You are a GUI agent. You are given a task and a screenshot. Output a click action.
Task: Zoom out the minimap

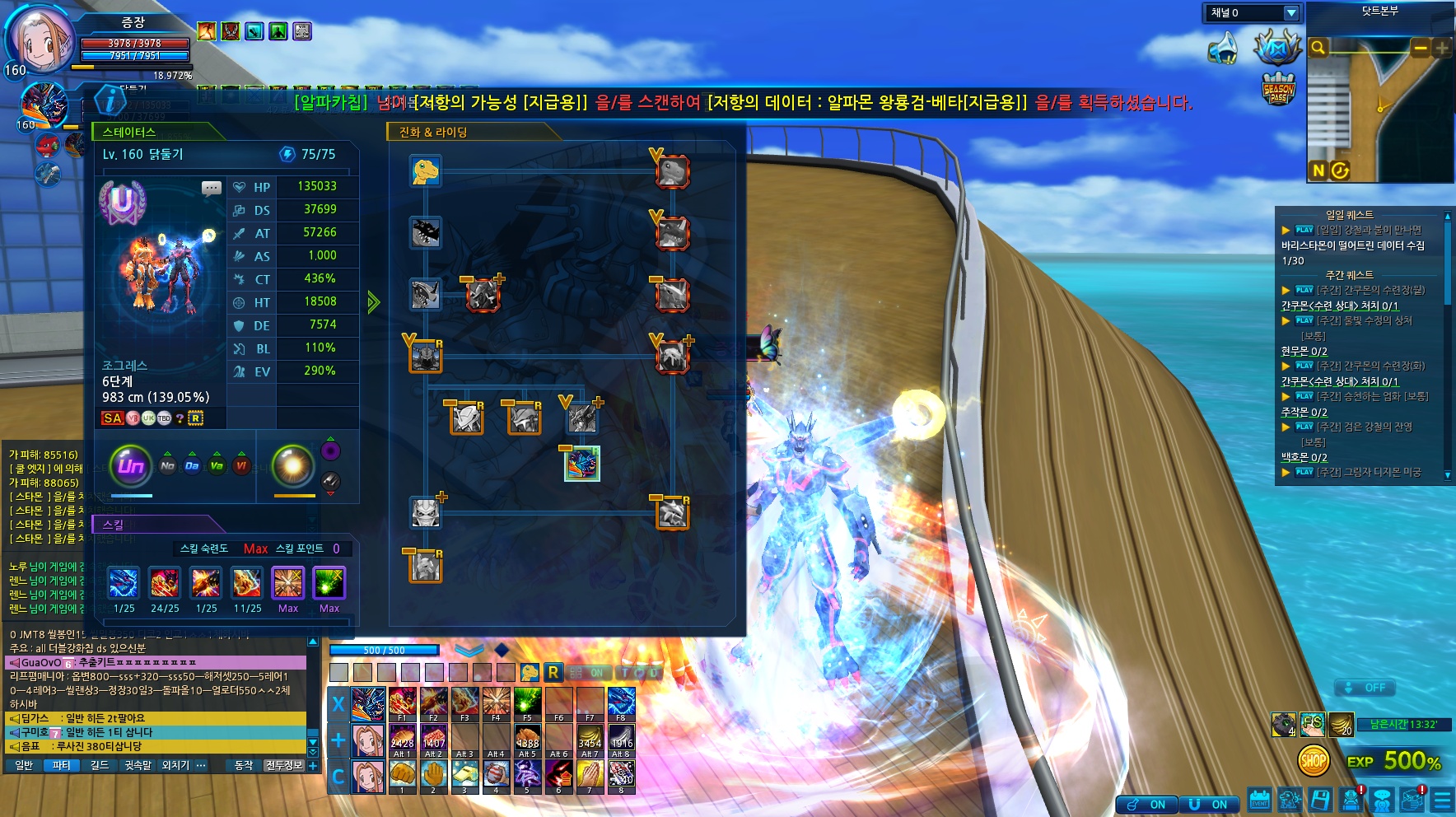coord(1421,49)
